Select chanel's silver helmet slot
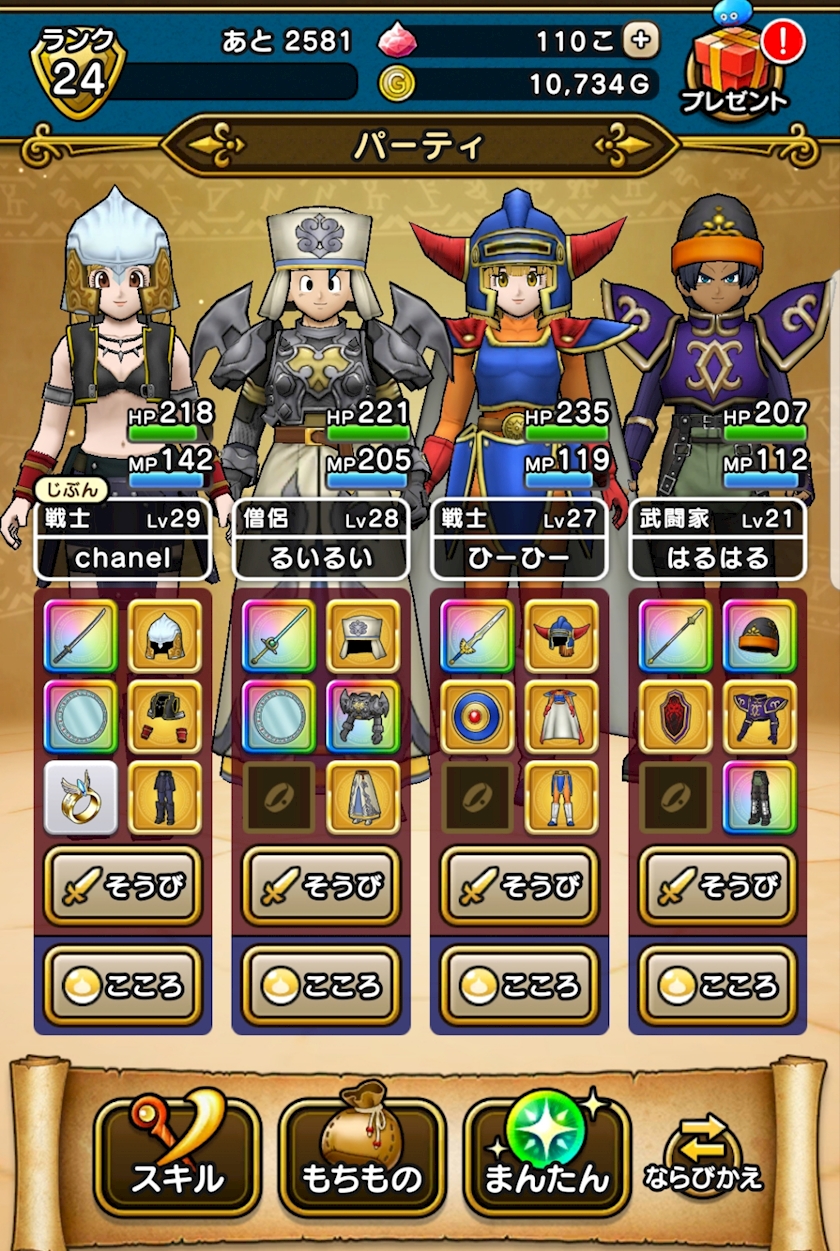 165,636
